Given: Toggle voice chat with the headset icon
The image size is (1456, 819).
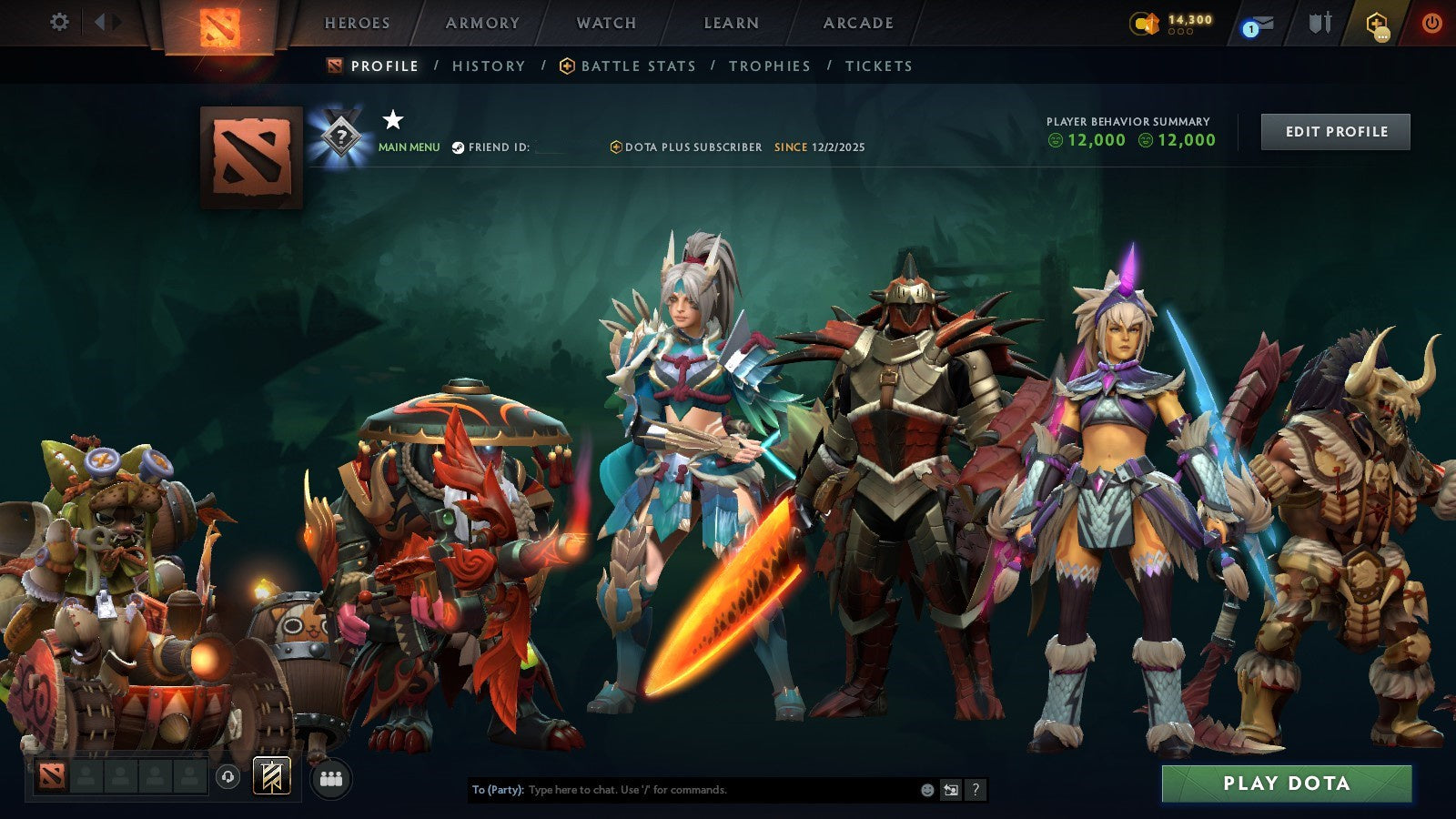Looking at the screenshot, I should click(227, 777).
